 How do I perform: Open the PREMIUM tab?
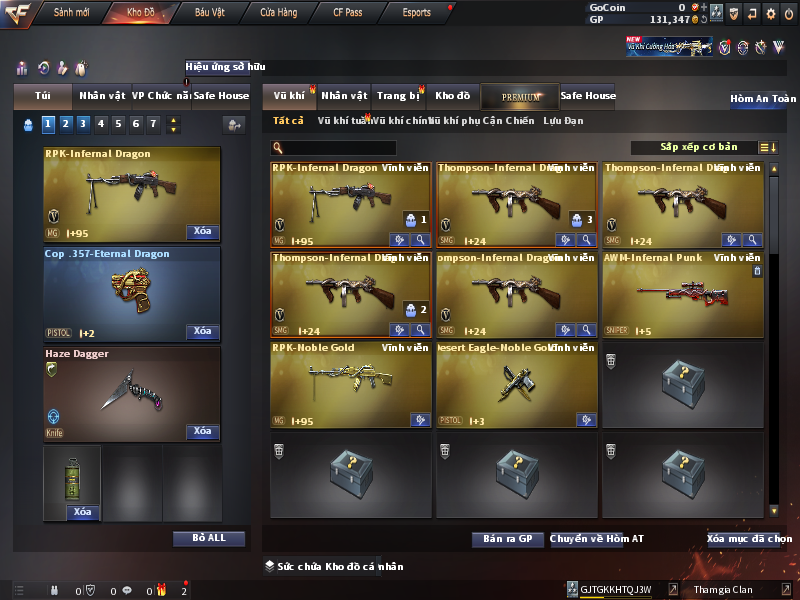521,96
